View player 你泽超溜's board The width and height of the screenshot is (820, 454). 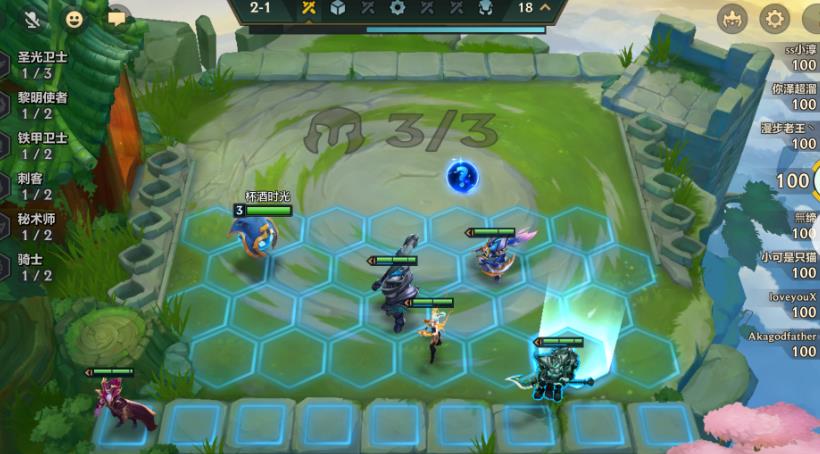click(791, 96)
